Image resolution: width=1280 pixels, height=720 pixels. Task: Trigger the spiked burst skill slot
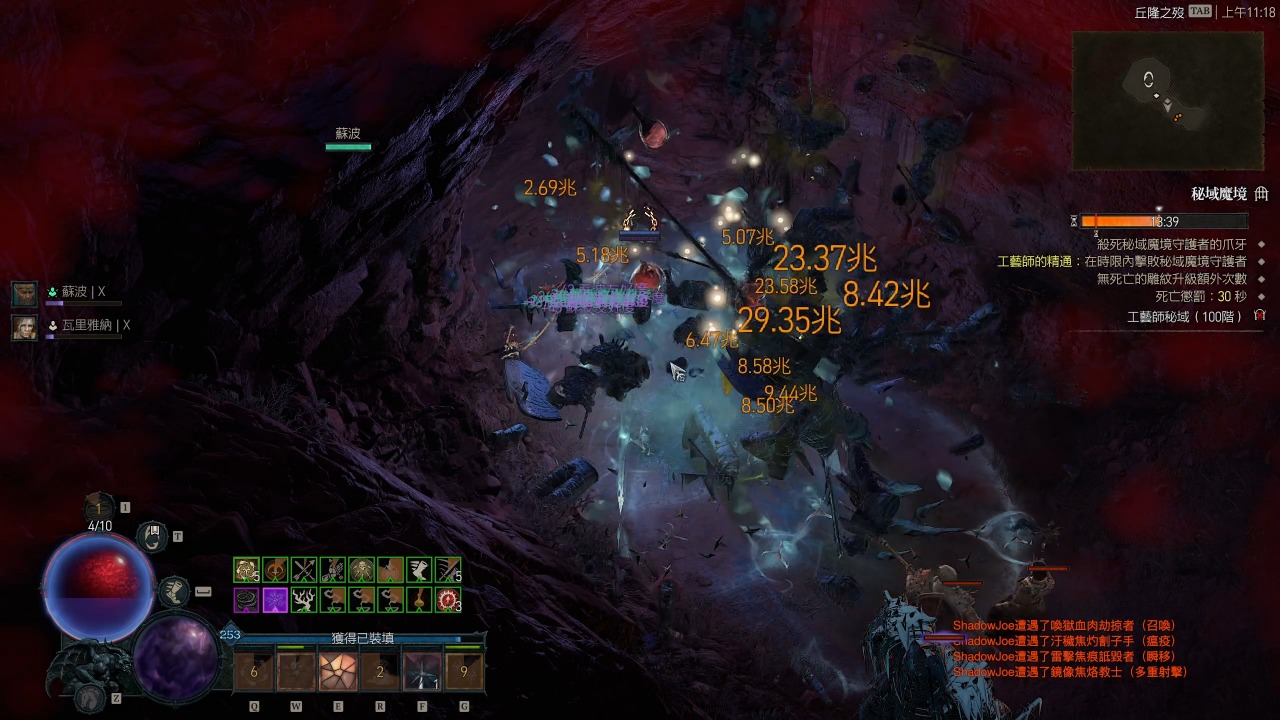point(421,671)
